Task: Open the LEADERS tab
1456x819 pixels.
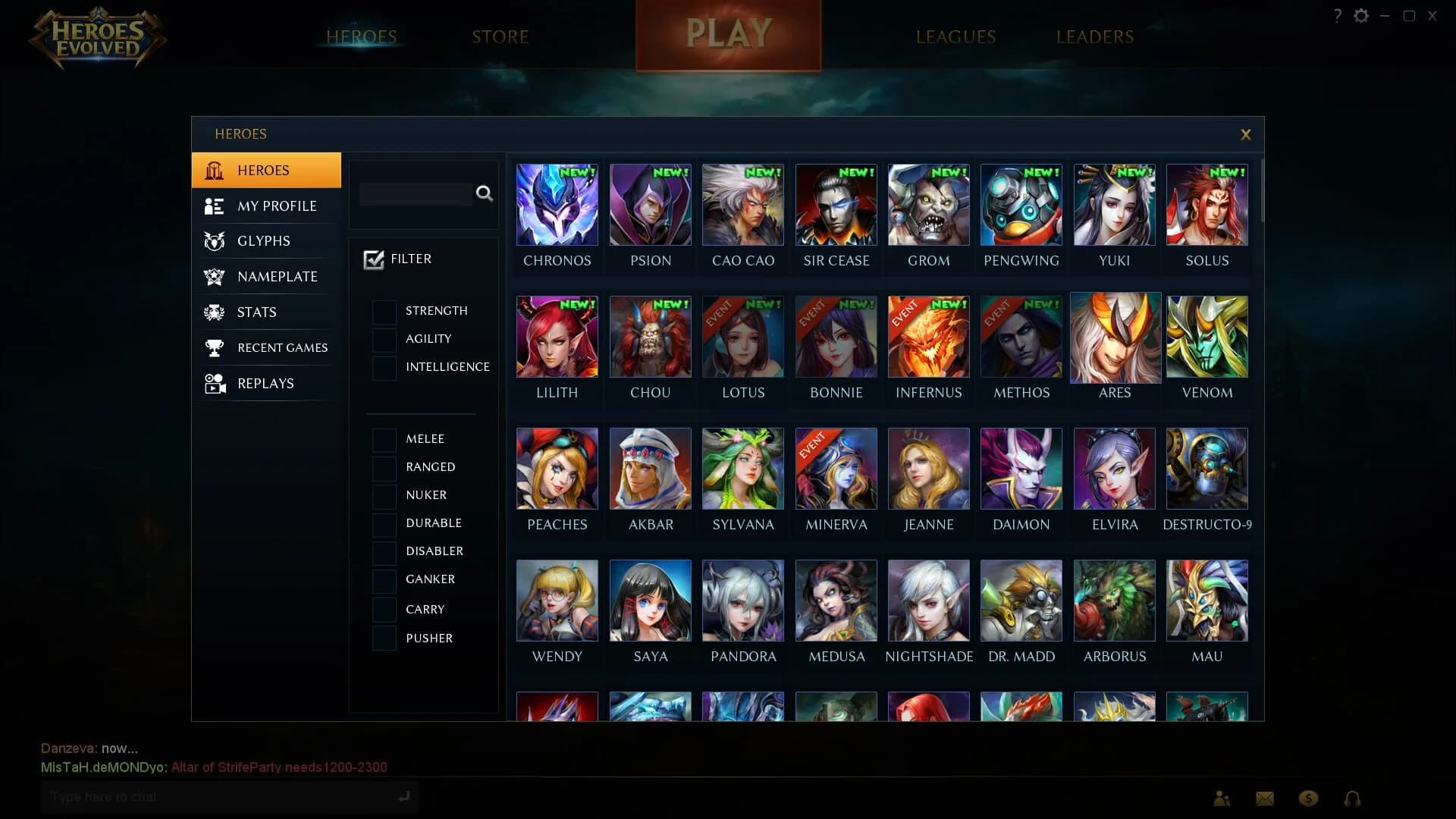Action: pyautogui.click(x=1095, y=36)
